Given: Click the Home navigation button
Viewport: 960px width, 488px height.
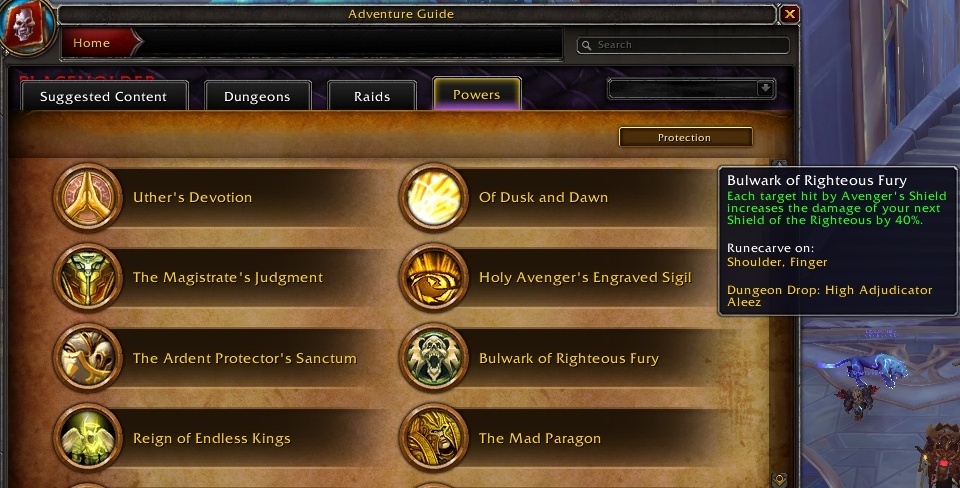Looking at the screenshot, I should tap(93, 43).
